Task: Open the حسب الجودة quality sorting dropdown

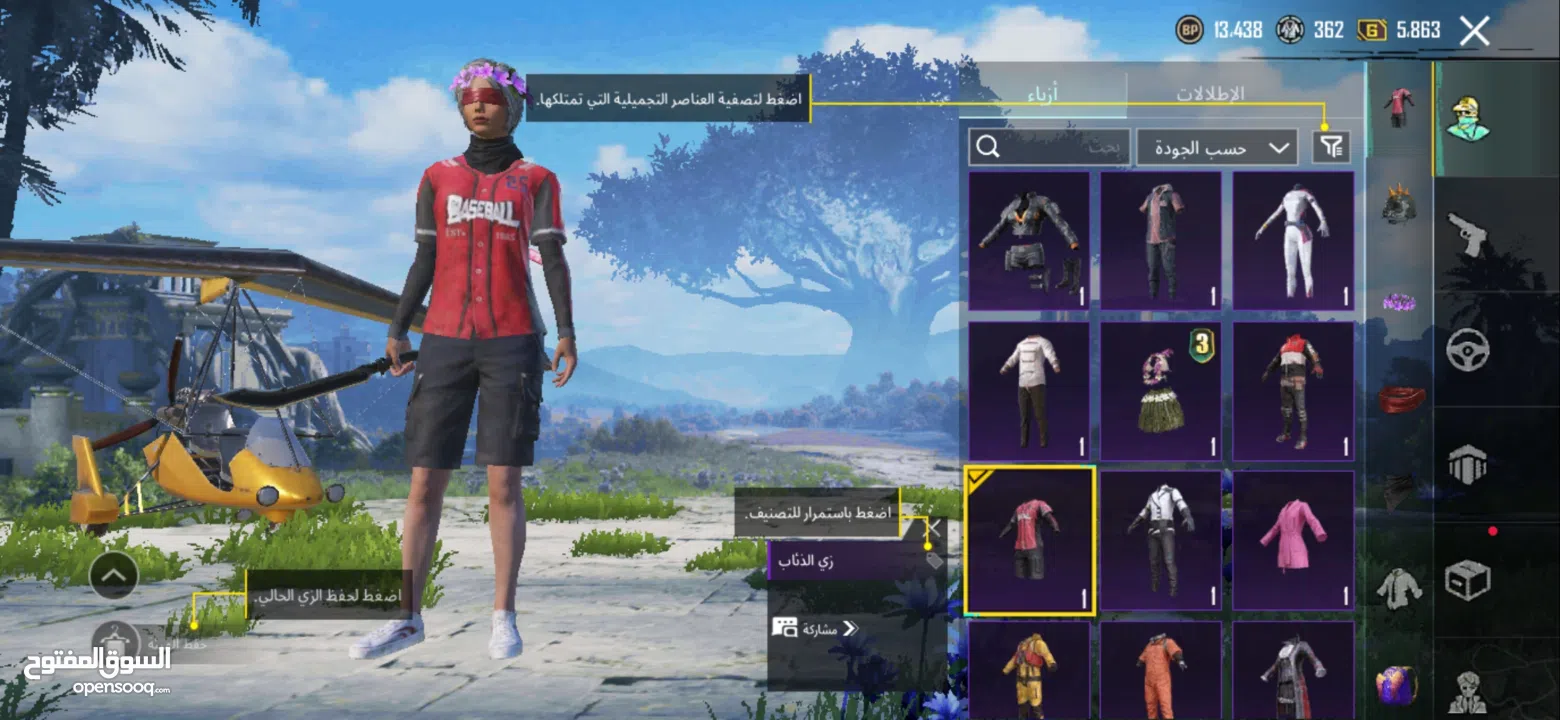Action: click(x=1215, y=146)
